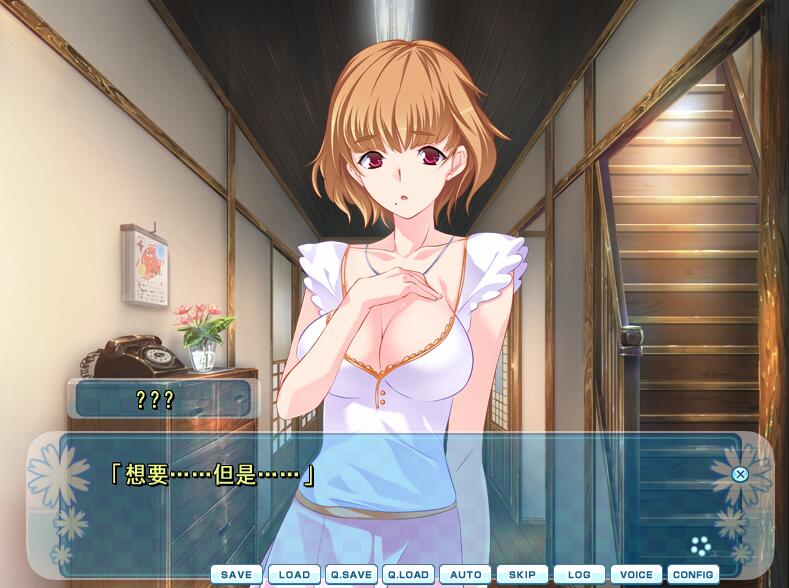Hide the dialogue box with the X button

coord(740,474)
